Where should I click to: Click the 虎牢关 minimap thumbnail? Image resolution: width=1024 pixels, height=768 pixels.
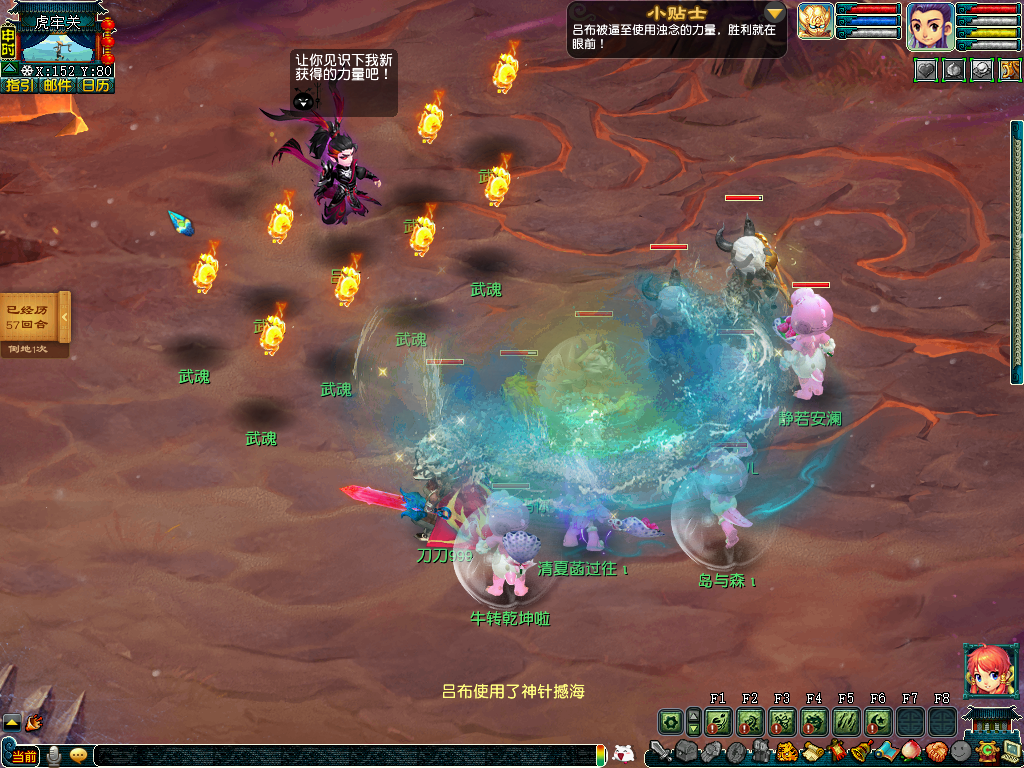tap(58, 45)
